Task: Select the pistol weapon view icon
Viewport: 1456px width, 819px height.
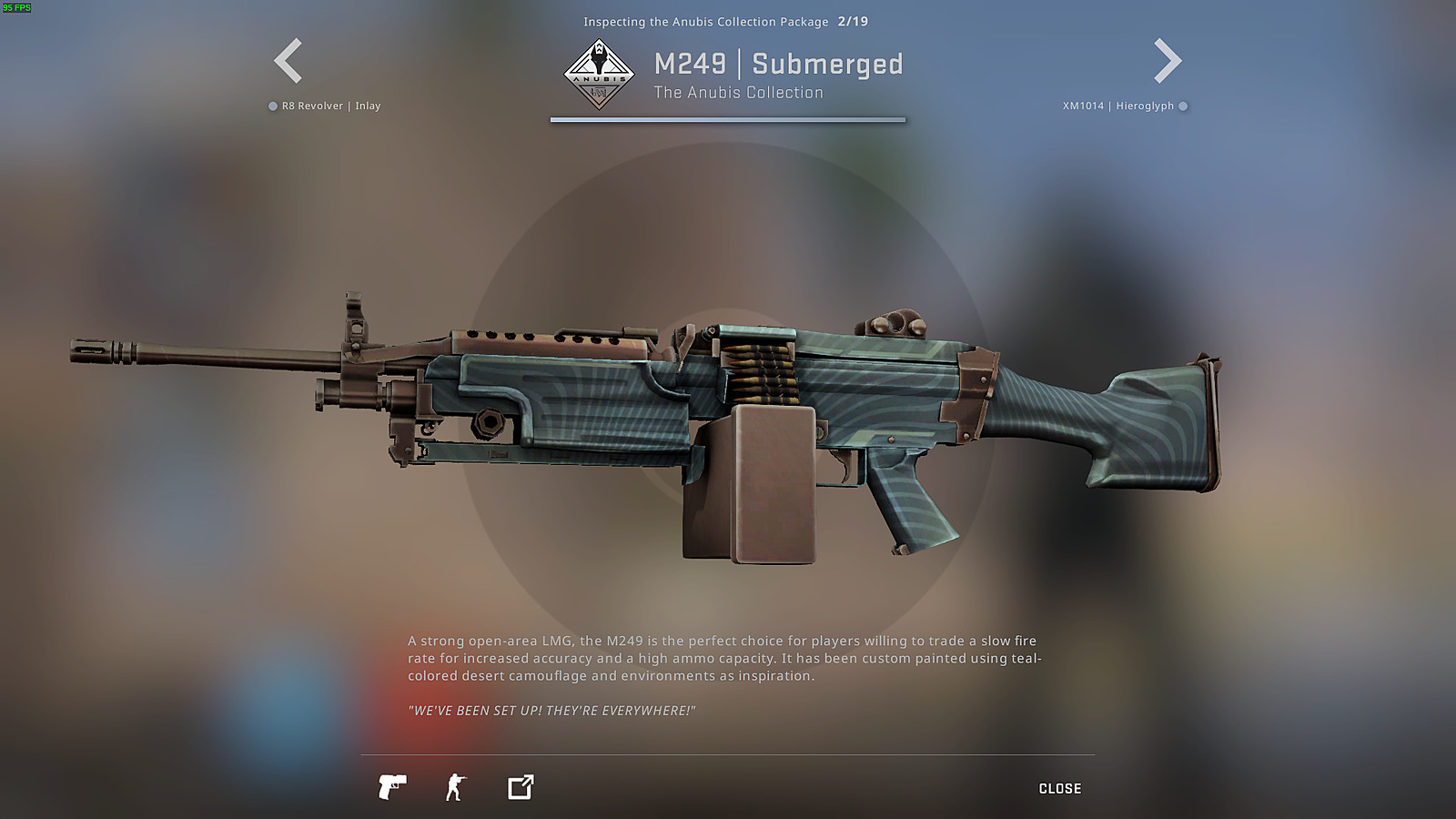Action: (x=392, y=787)
